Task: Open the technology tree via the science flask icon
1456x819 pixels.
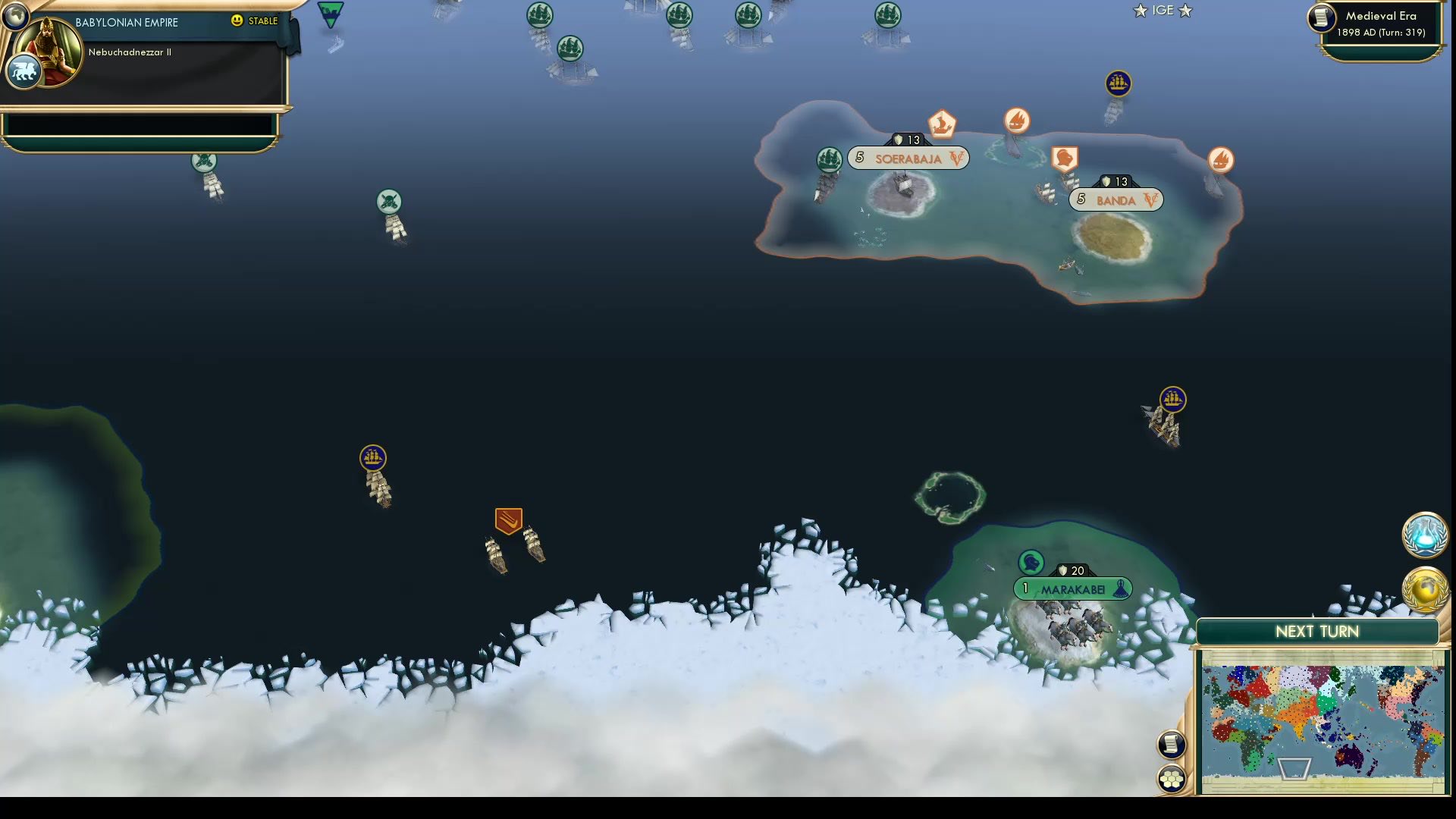Action: (1424, 535)
